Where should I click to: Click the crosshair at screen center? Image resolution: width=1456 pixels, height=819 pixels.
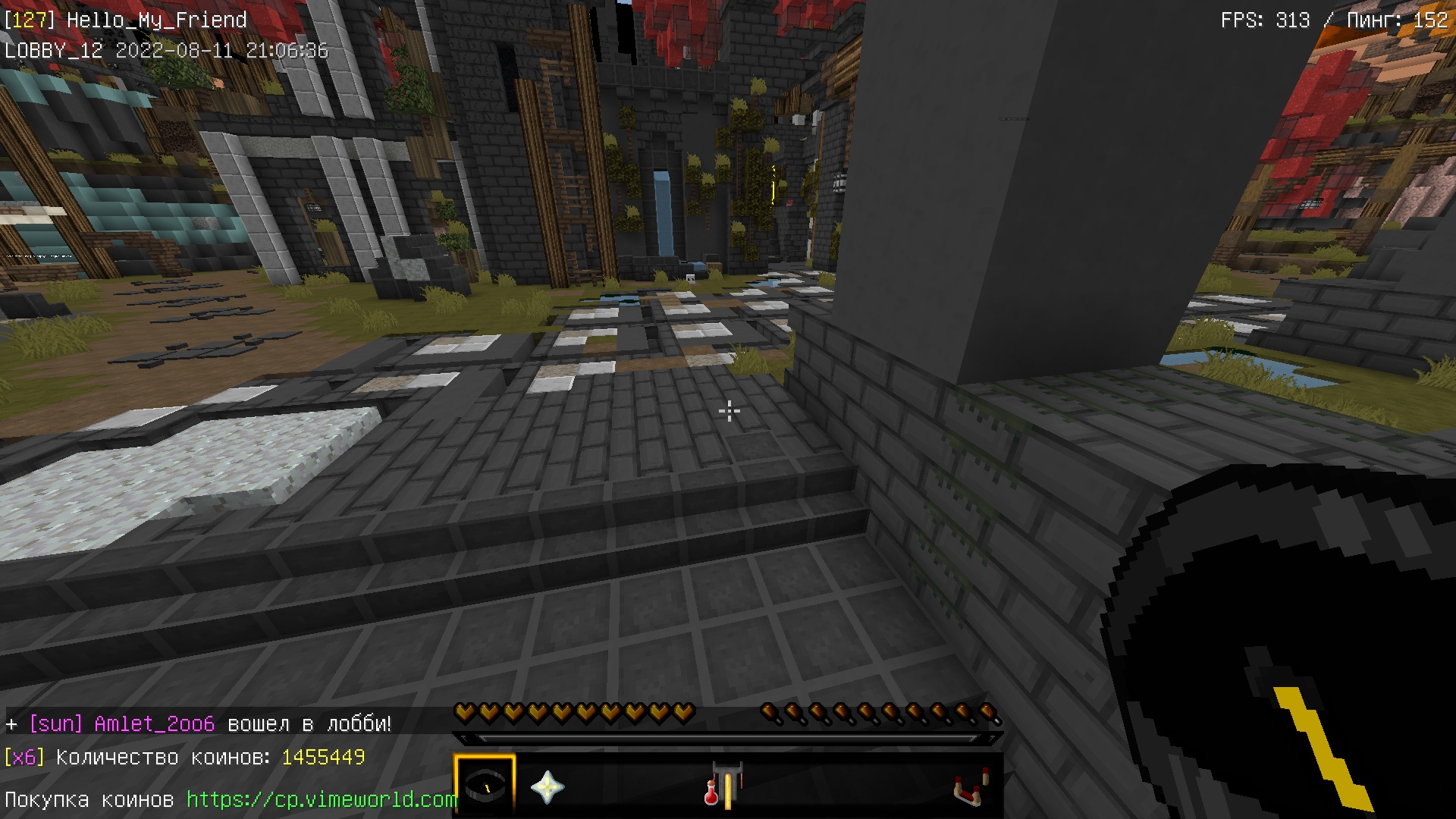(x=728, y=409)
